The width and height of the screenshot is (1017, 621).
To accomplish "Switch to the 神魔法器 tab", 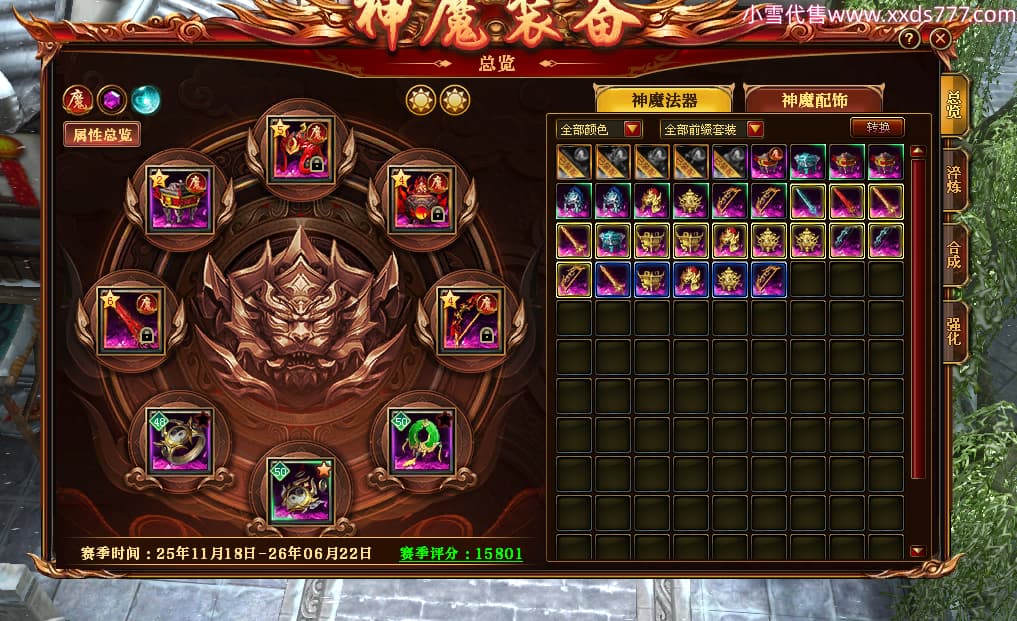I will [665, 100].
